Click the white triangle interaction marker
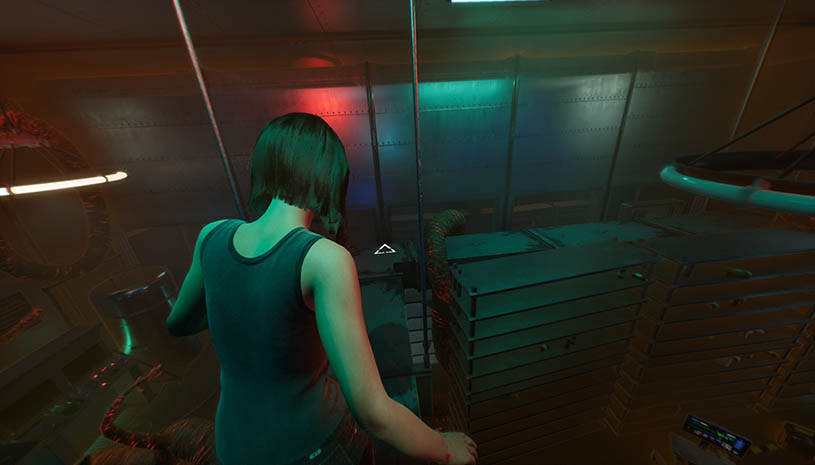This screenshot has width=815, height=465. 385,249
